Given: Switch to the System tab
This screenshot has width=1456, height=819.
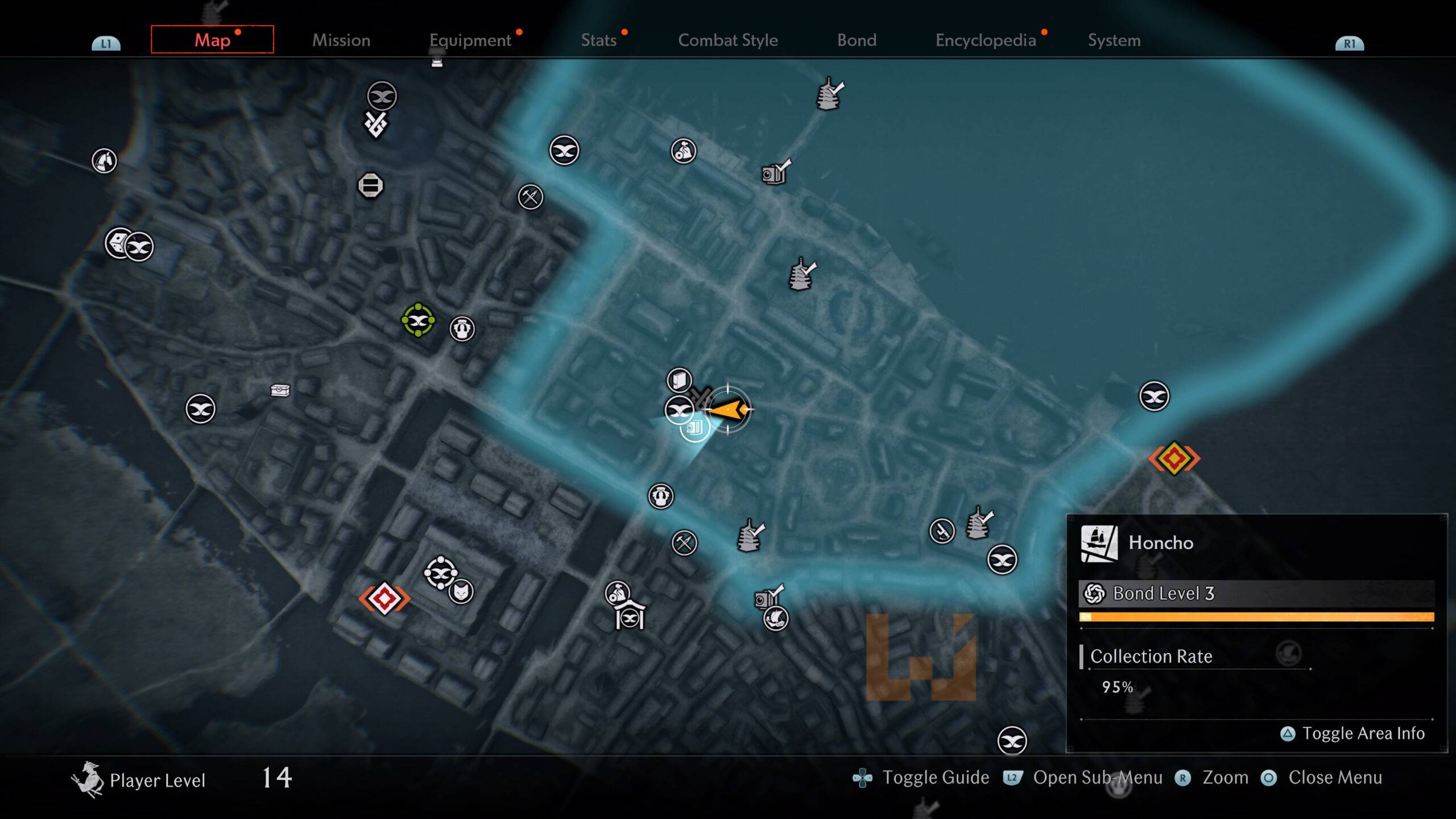Looking at the screenshot, I should coord(1114,40).
